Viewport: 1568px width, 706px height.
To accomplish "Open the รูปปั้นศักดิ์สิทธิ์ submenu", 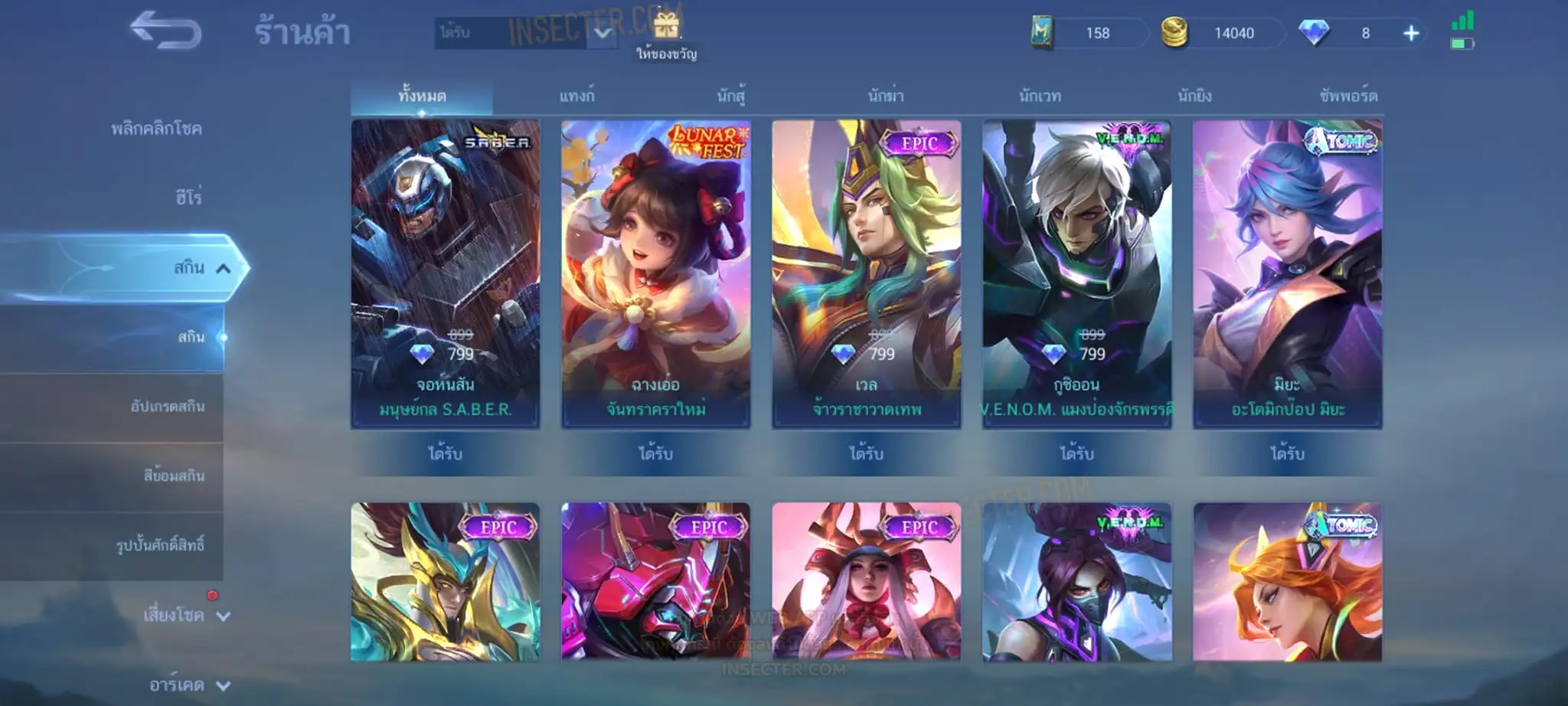I will click(160, 545).
